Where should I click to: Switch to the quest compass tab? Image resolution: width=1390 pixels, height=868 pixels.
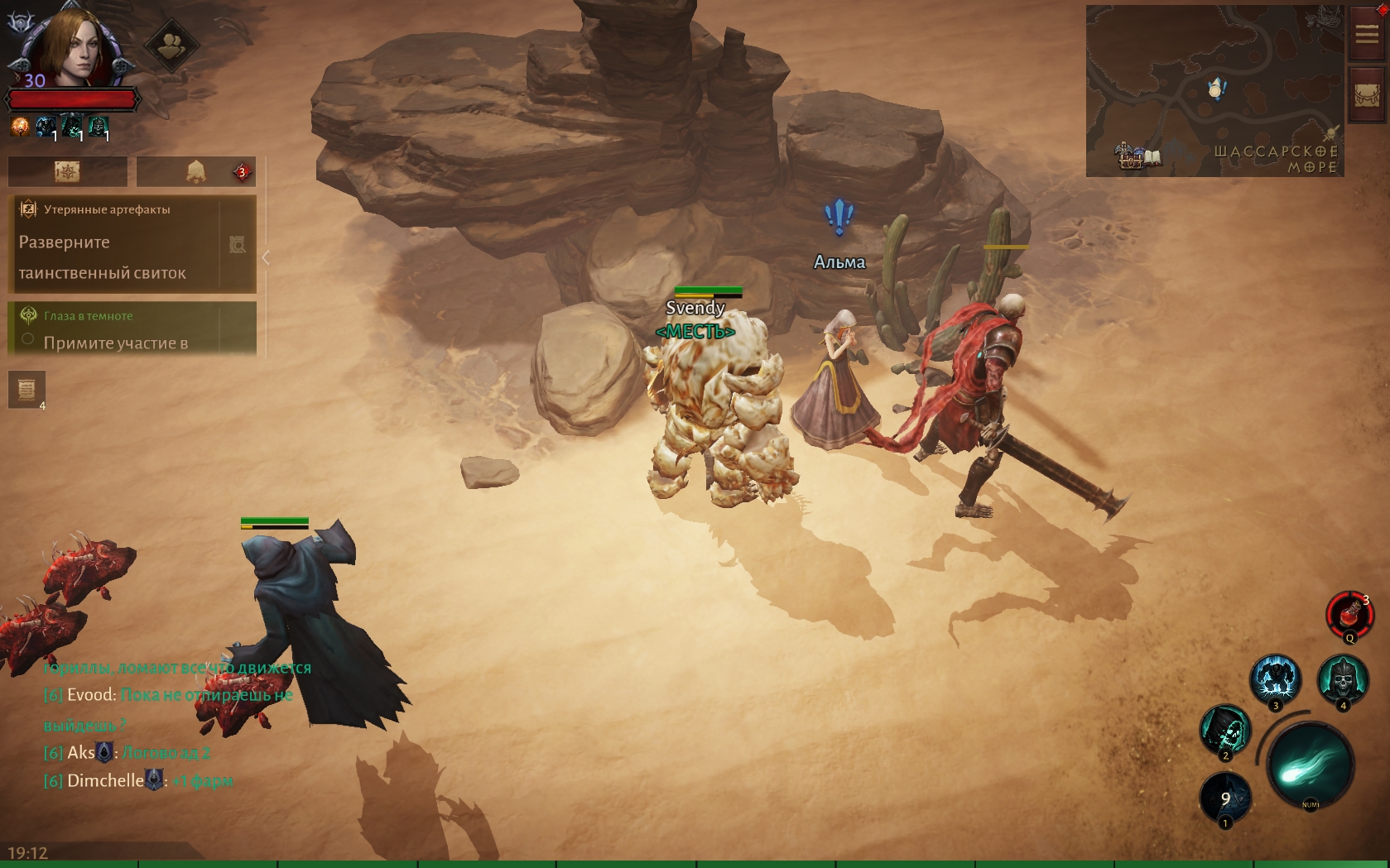(x=68, y=171)
